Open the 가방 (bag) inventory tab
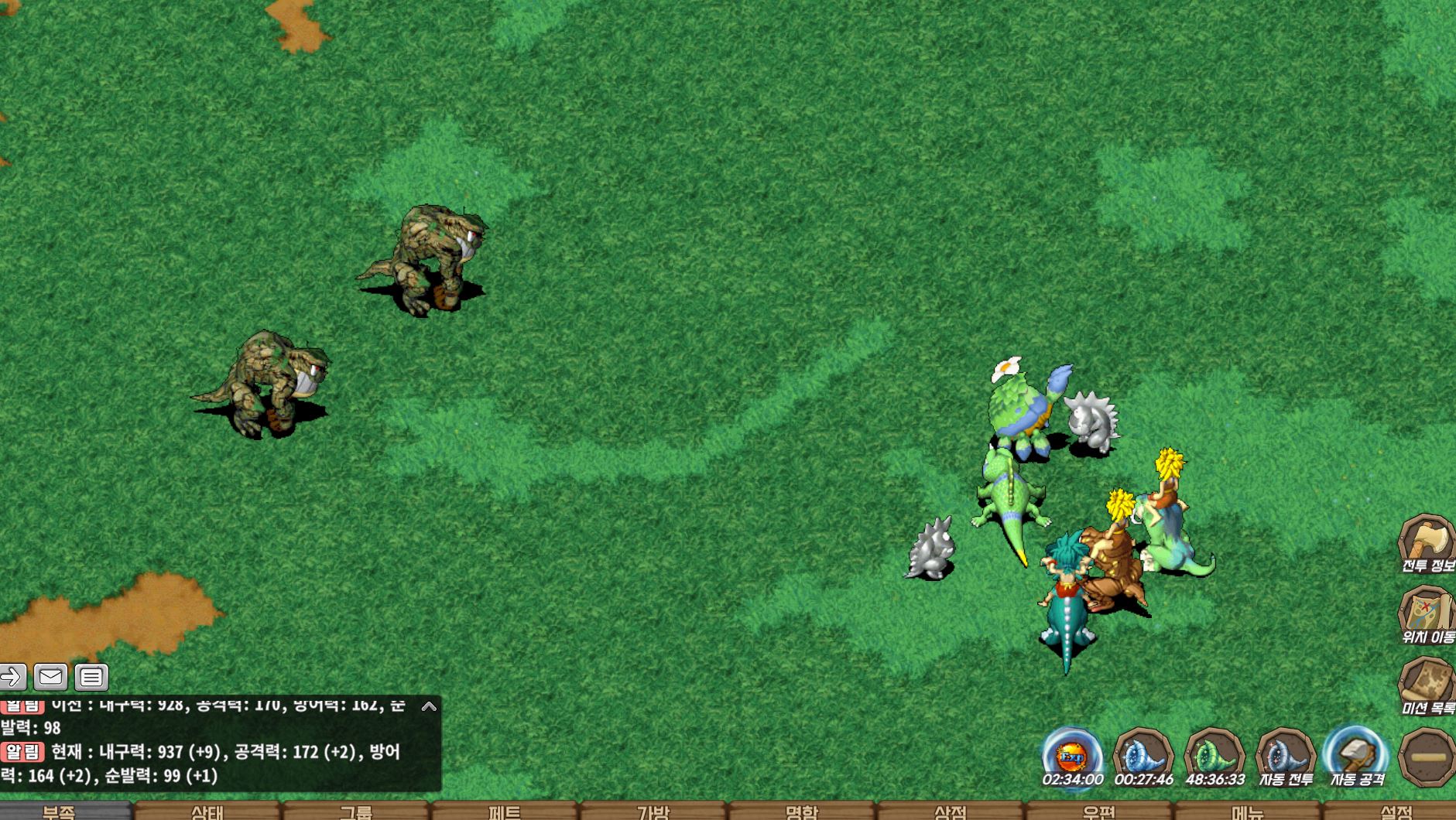The height and width of the screenshot is (820, 1456). [653, 811]
